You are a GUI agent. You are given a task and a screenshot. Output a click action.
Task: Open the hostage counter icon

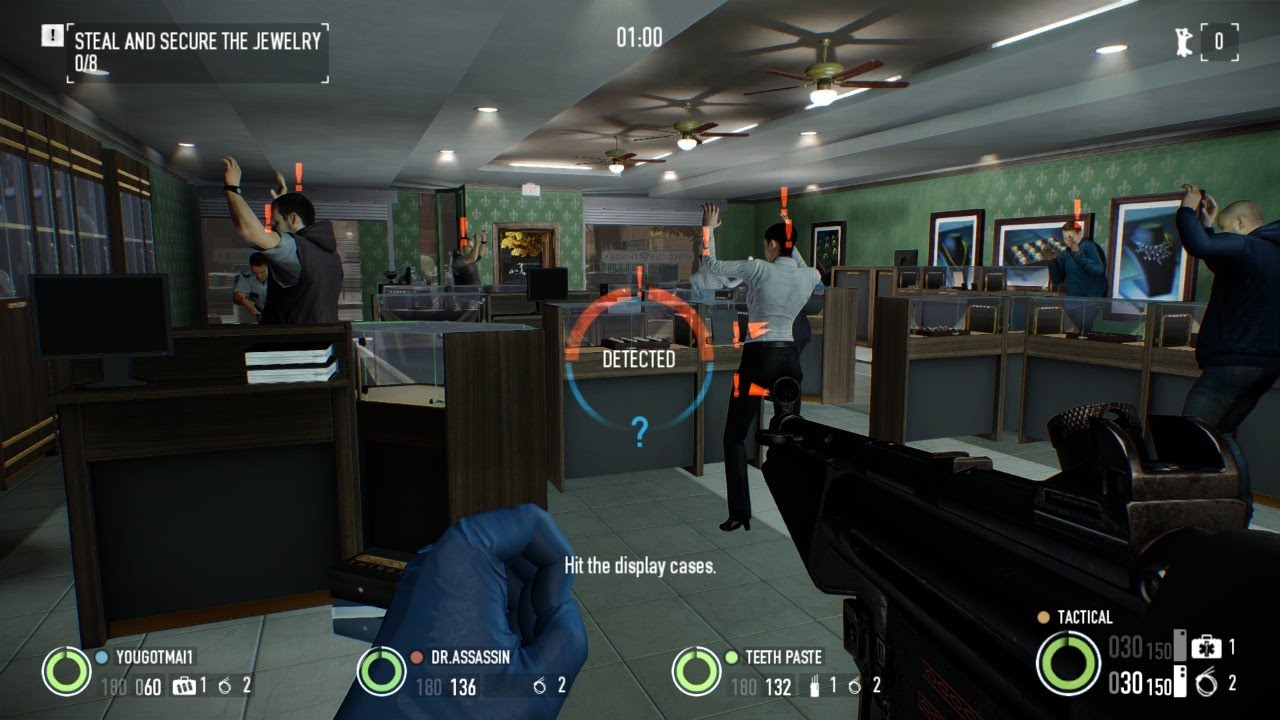coord(1183,41)
